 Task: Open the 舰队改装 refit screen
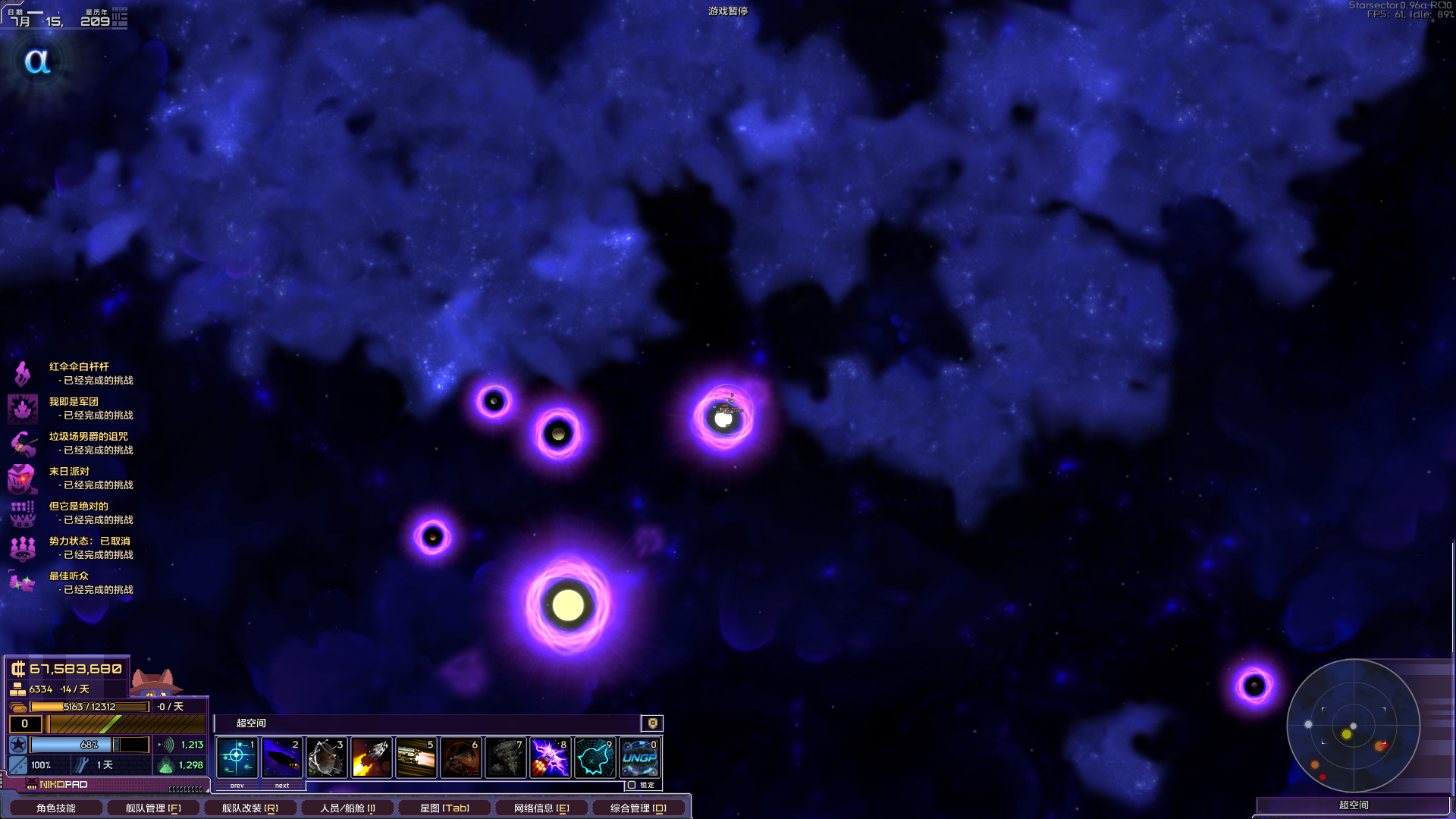(x=249, y=808)
